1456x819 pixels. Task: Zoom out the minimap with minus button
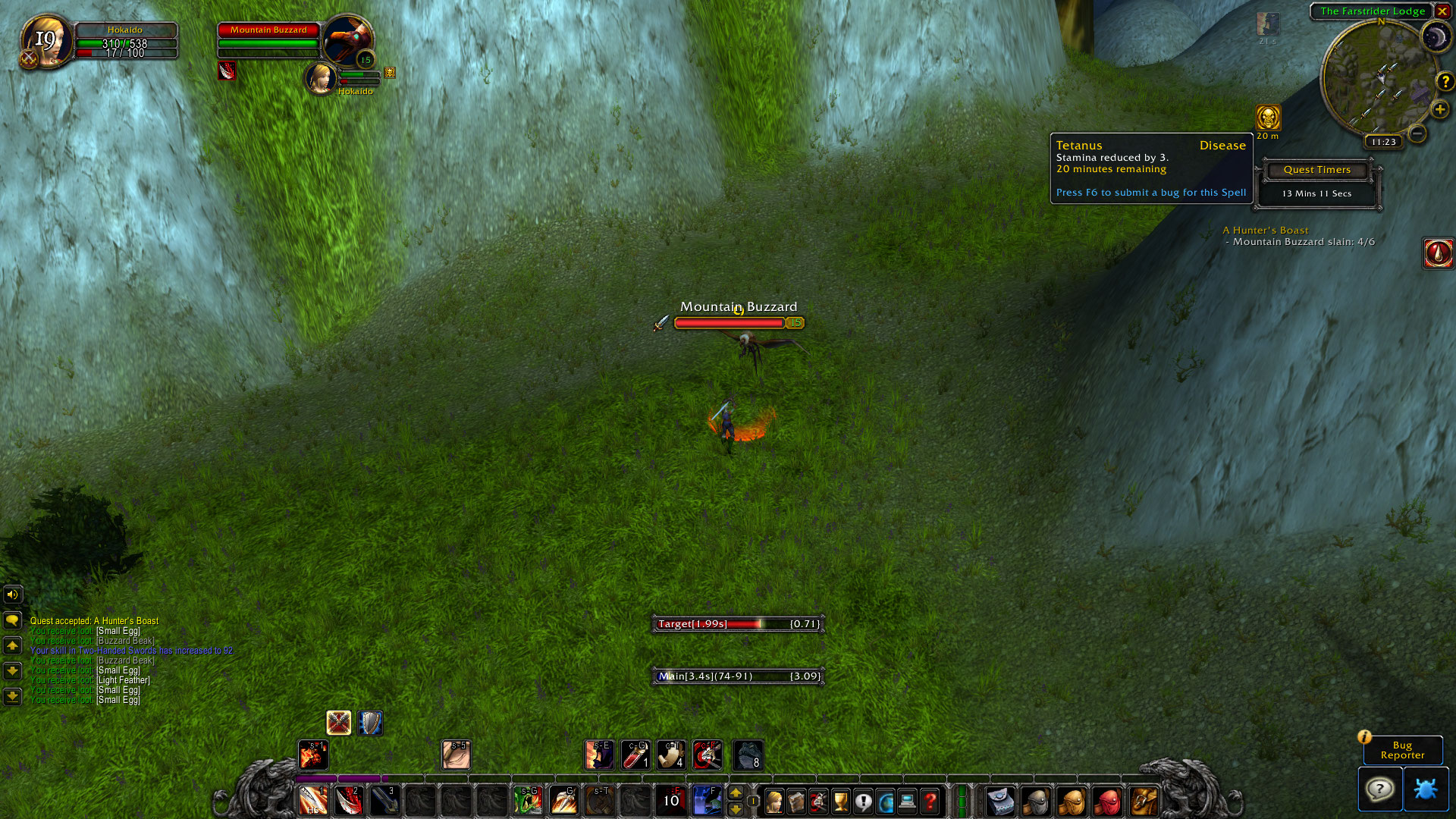click(x=1417, y=133)
